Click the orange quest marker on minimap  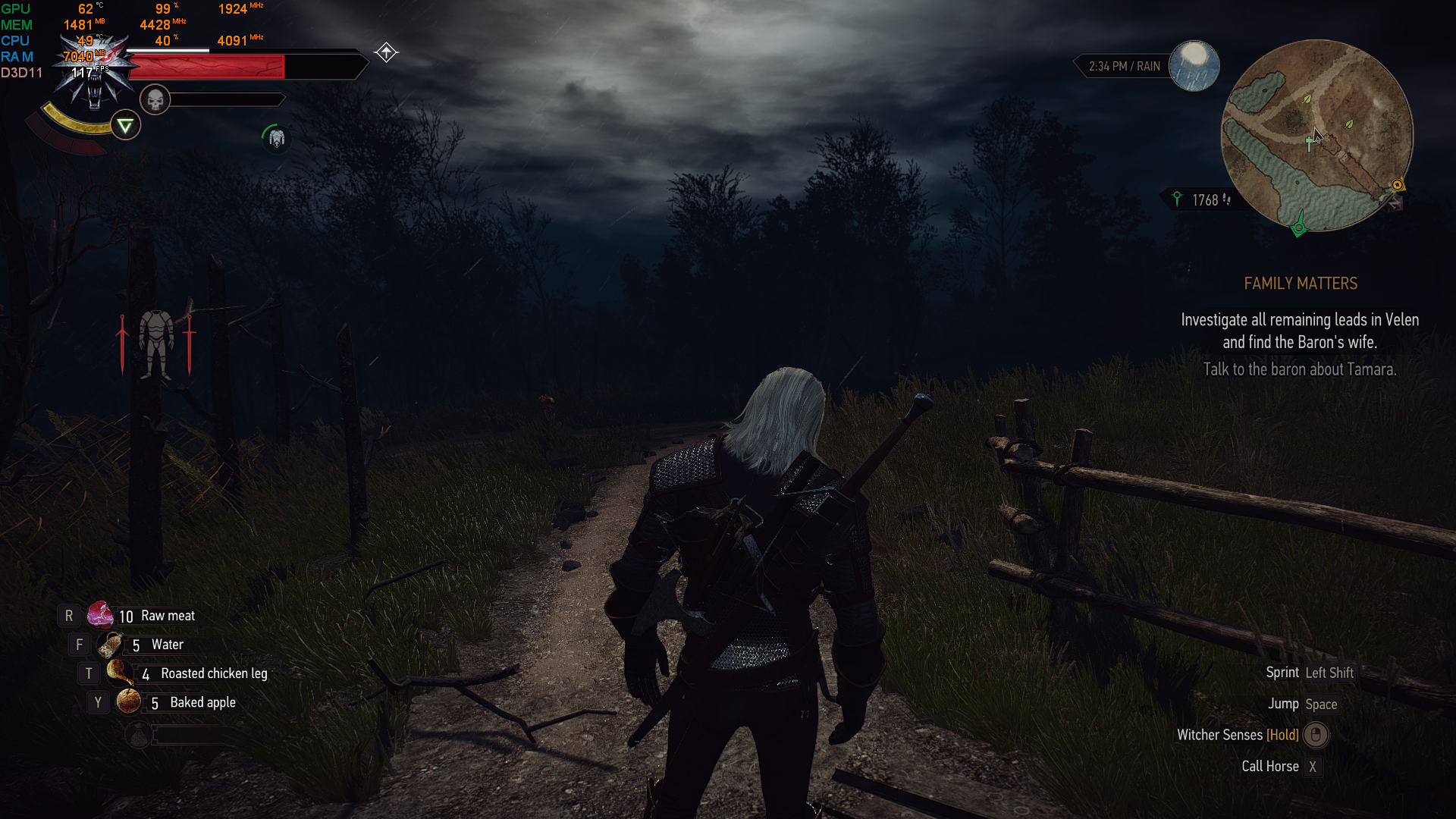1397,184
